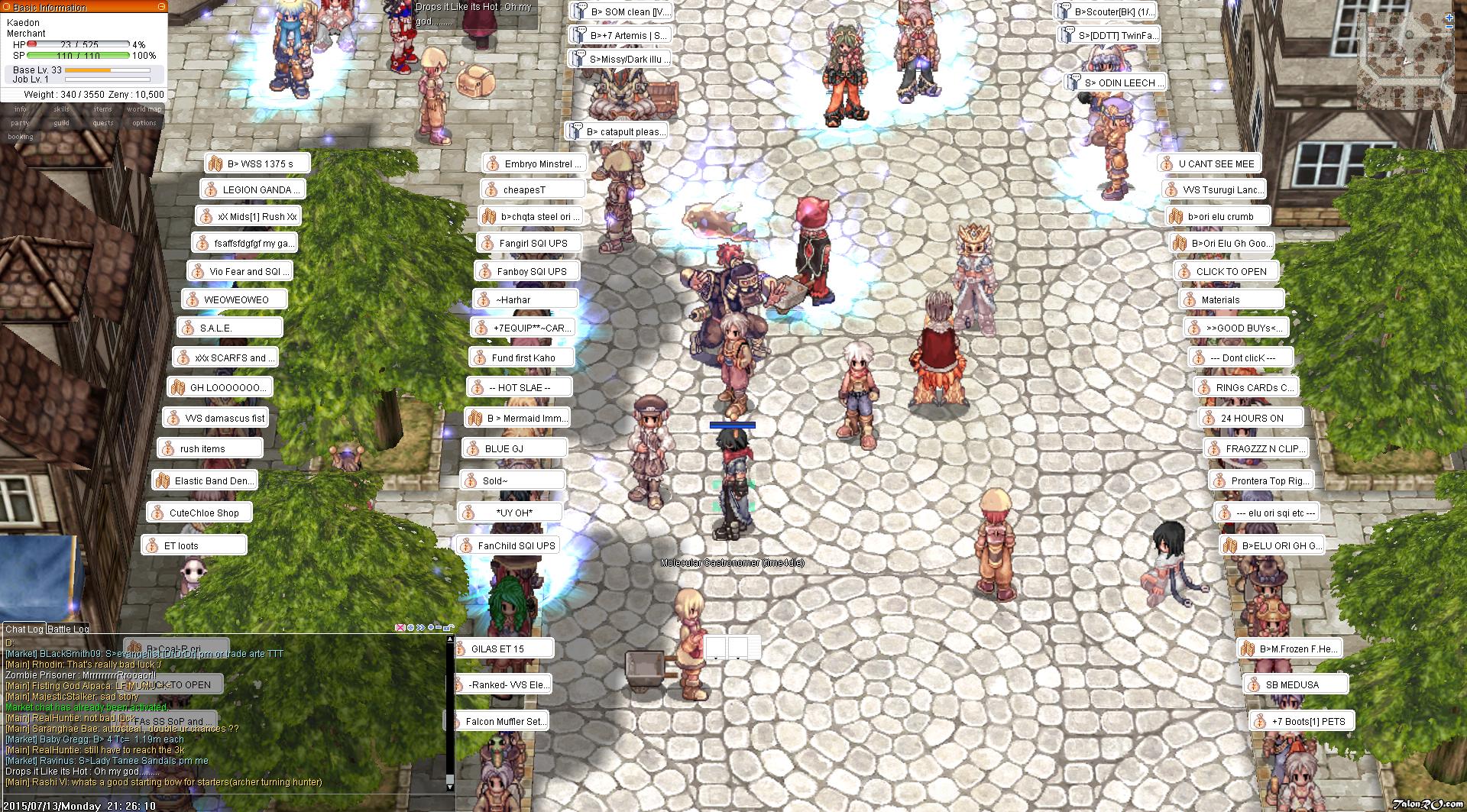Viewport: 1467px width, 812px height.
Task: Open the booking window
Action: tap(21, 137)
